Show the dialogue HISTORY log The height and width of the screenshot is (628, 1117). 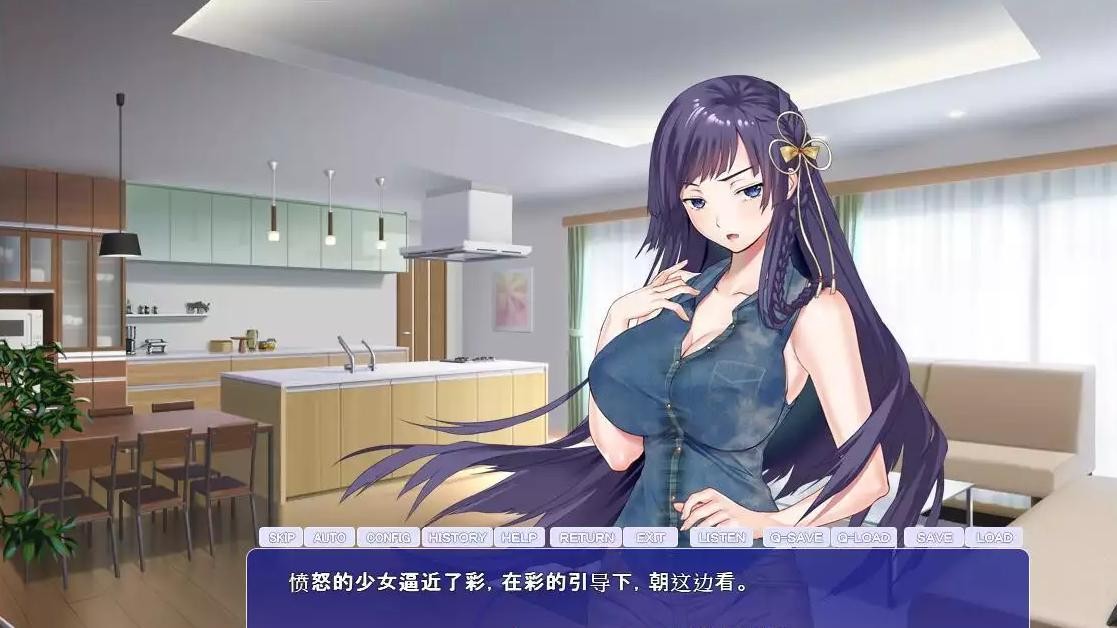coord(456,537)
